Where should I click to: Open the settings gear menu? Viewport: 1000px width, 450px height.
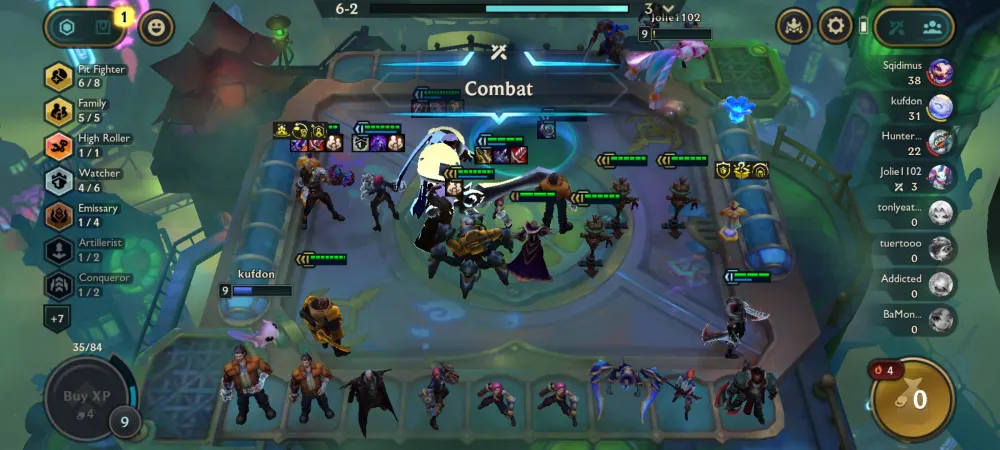835,26
